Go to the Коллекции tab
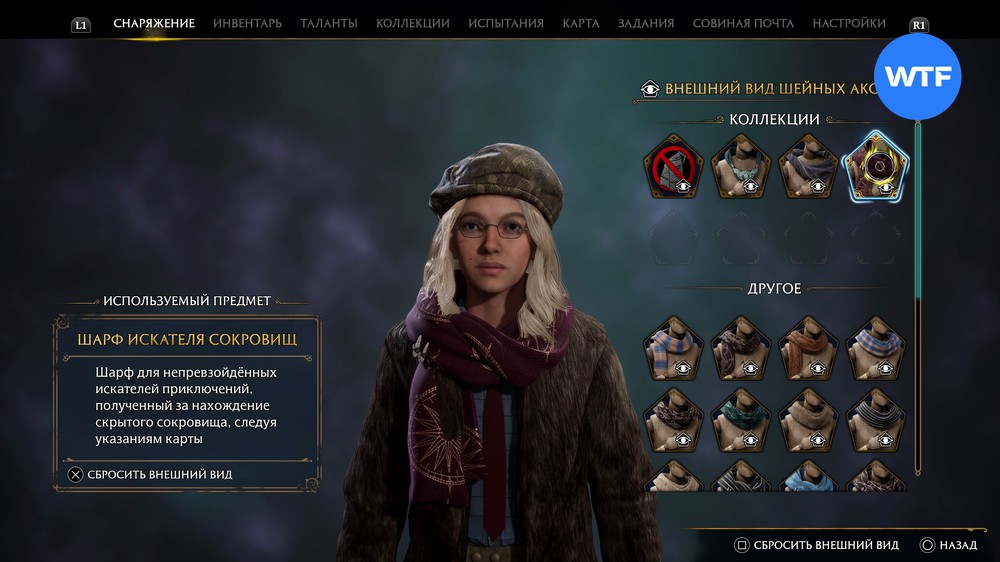The width and height of the screenshot is (1000, 562). pos(412,23)
